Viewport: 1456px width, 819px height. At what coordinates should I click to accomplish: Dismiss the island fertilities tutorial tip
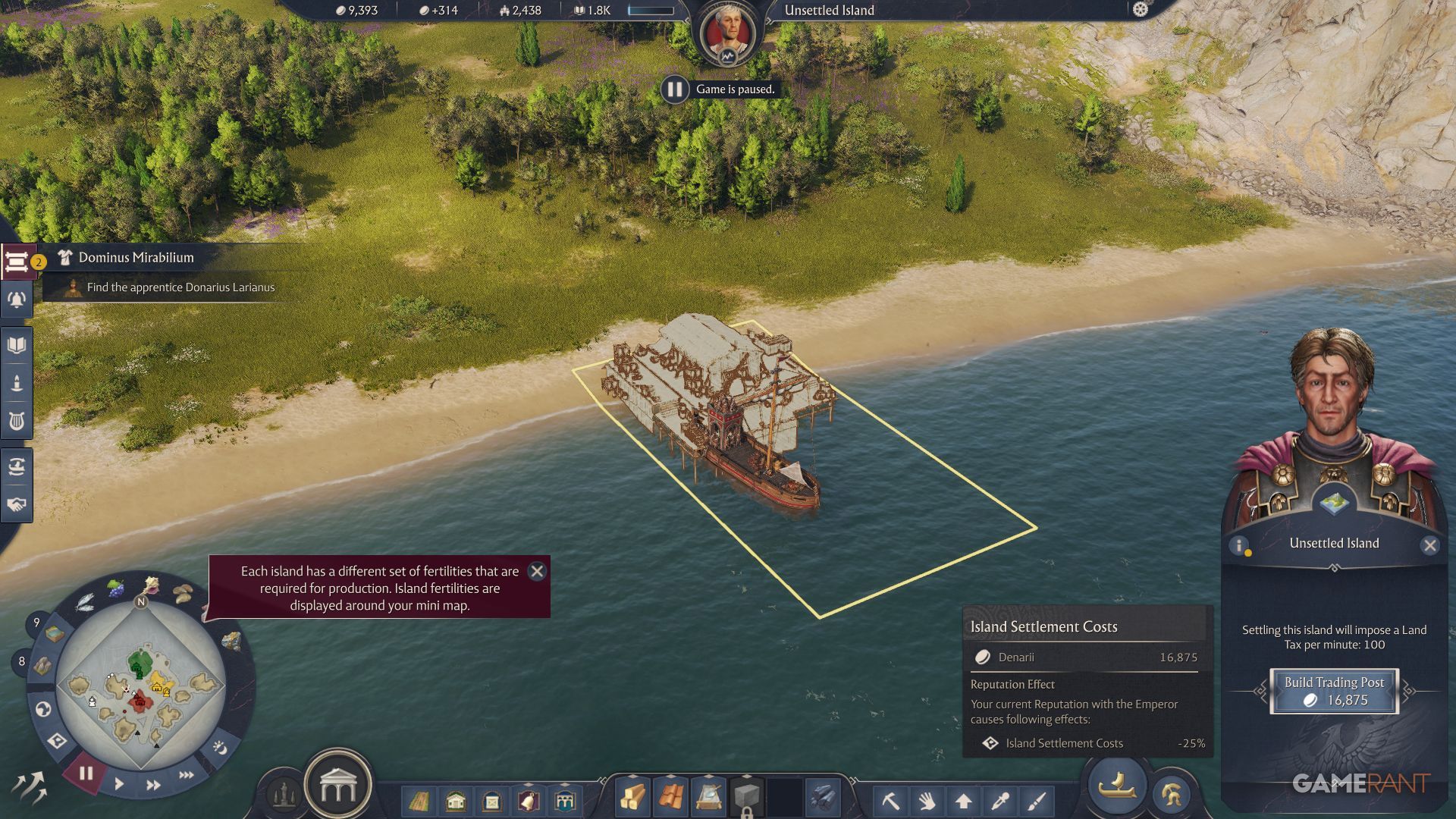tap(537, 571)
